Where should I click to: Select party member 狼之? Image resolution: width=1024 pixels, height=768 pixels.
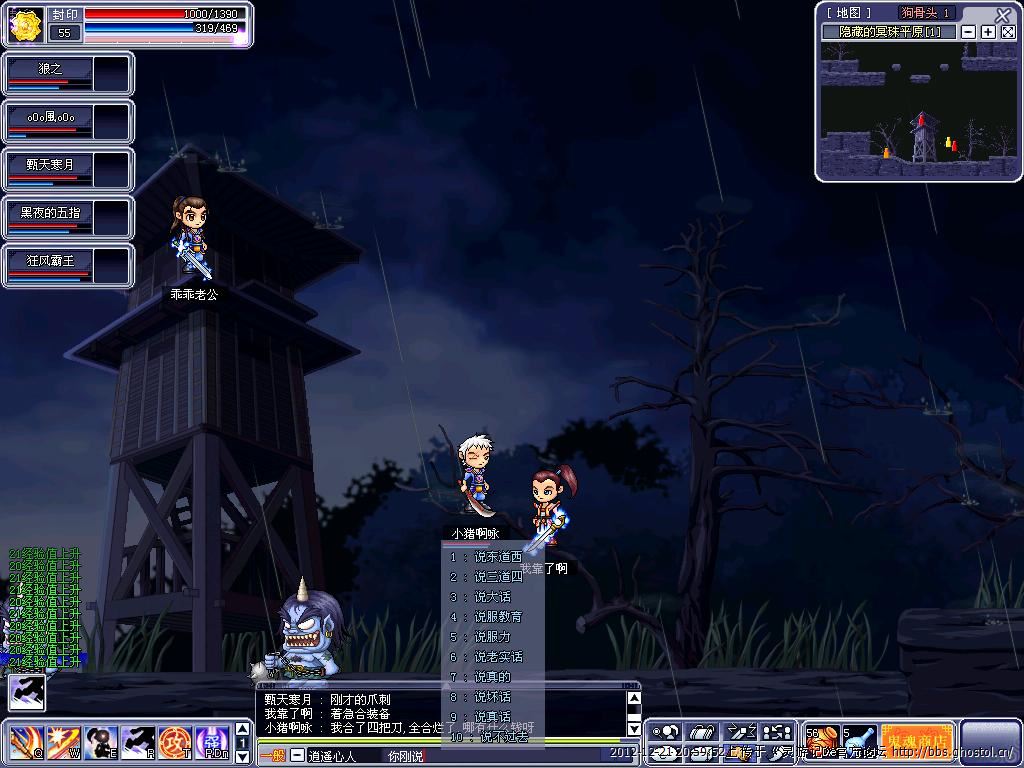pyautogui.click(x=50, y=72)
